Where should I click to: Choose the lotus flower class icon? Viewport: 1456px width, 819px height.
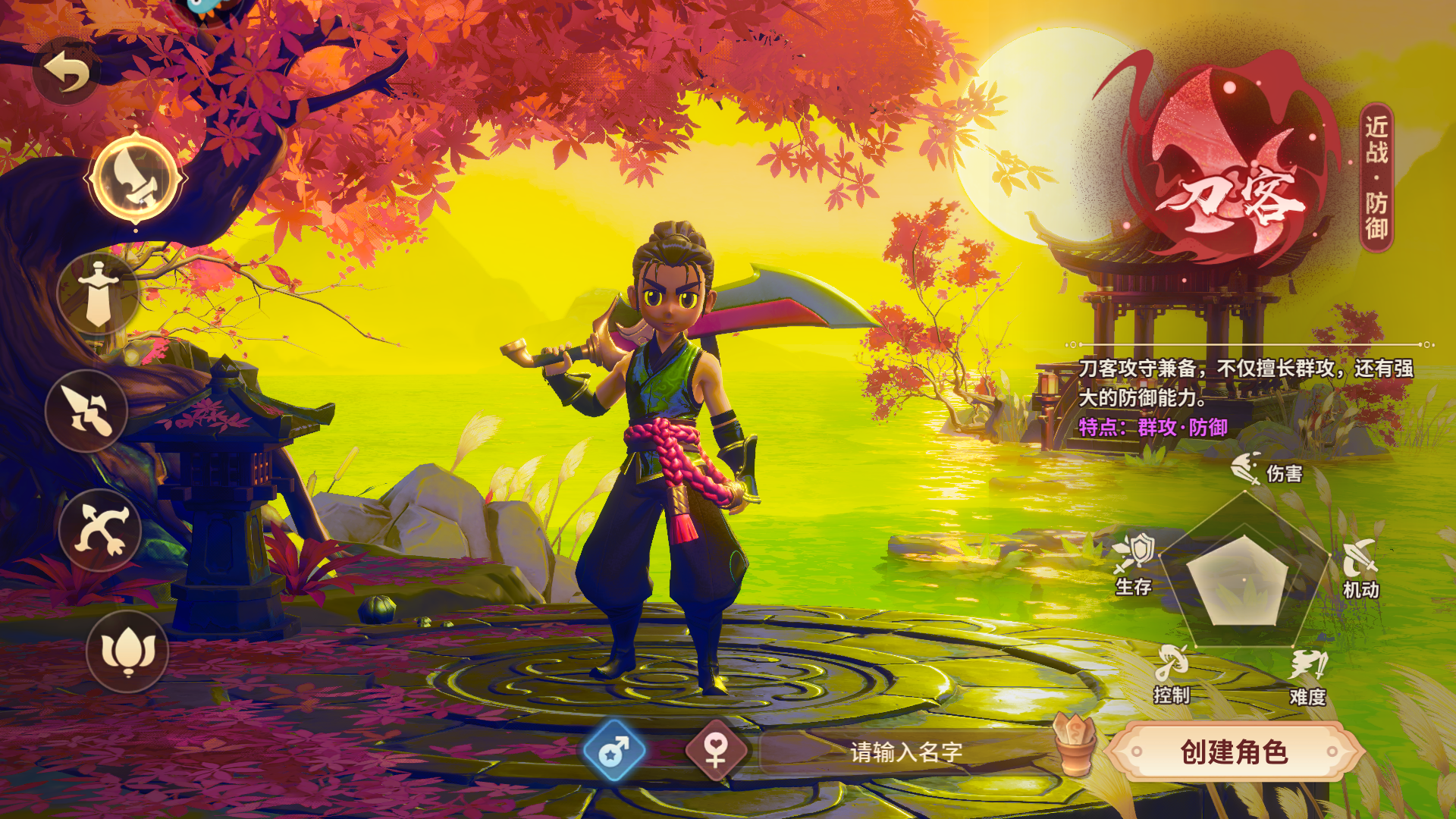[x=127, y=651]
